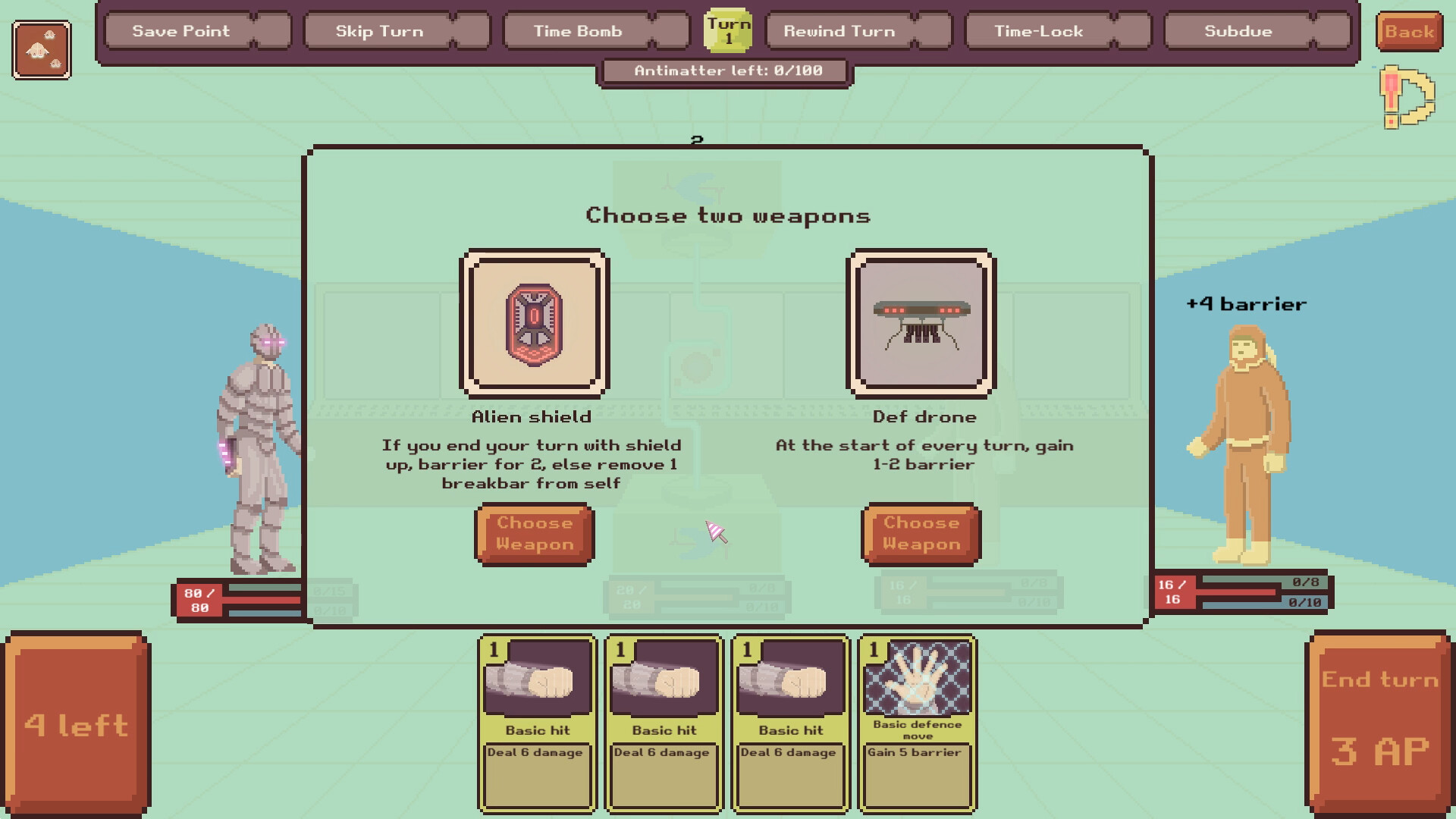
Task: Click the '4 left' deck pile
Action: tap(76, 720)
